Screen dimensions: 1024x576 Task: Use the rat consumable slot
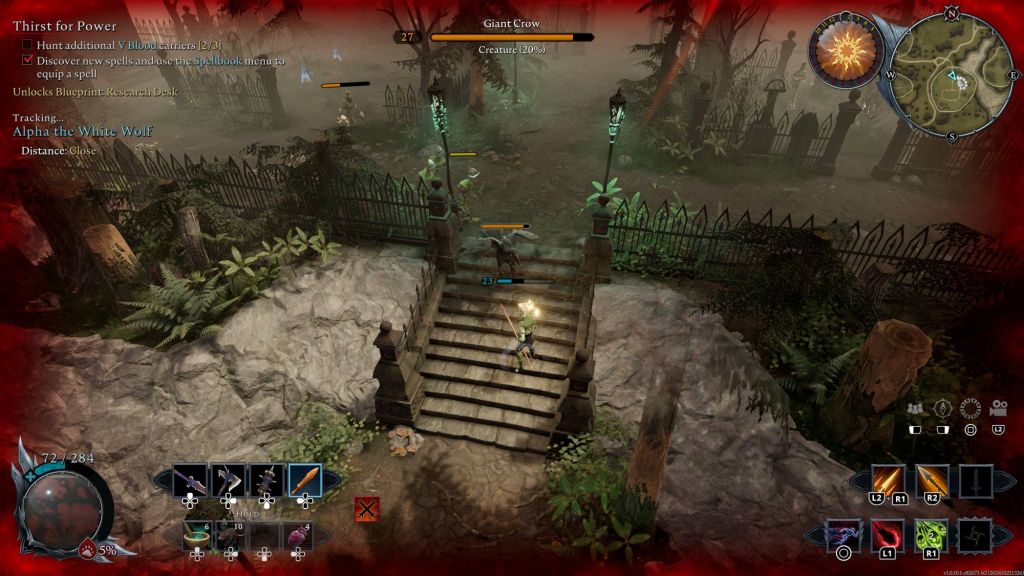[231, 535]
